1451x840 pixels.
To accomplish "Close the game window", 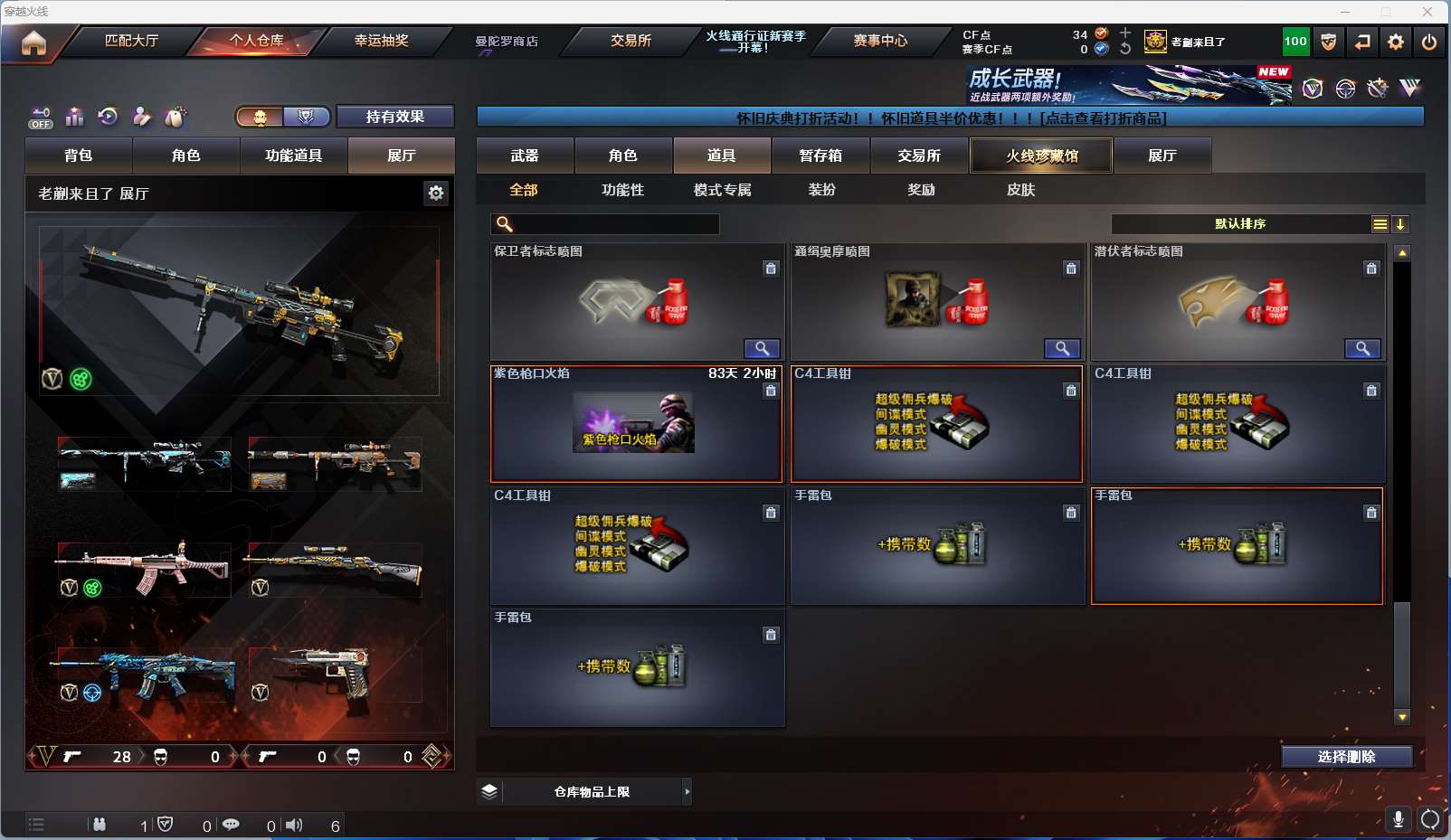I will 1427,12.
